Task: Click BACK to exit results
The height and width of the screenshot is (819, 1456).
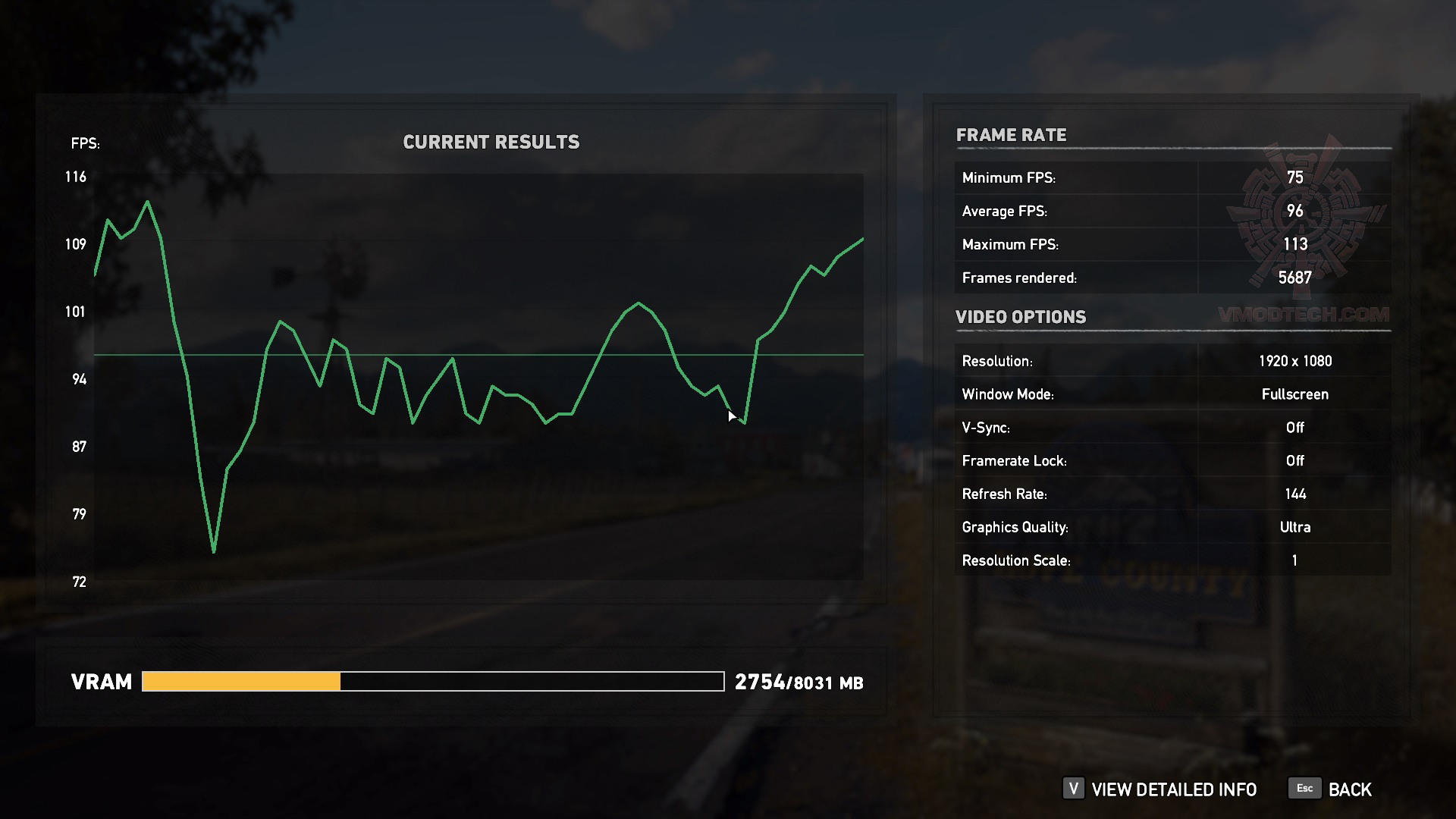Action: pos(1349,789)
